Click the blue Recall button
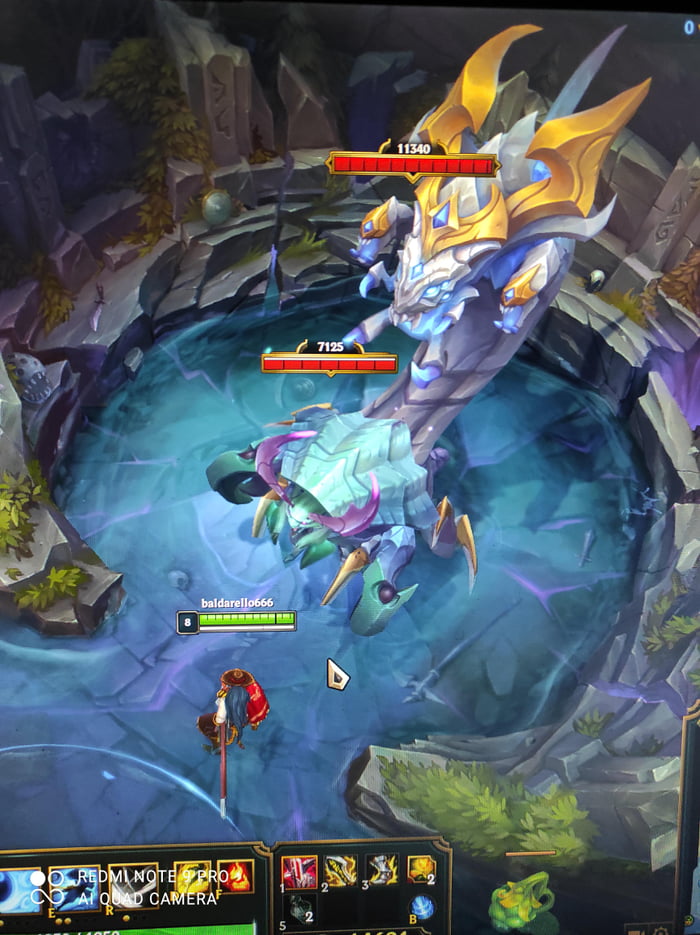Screen dimensions: 700x935 421,907
